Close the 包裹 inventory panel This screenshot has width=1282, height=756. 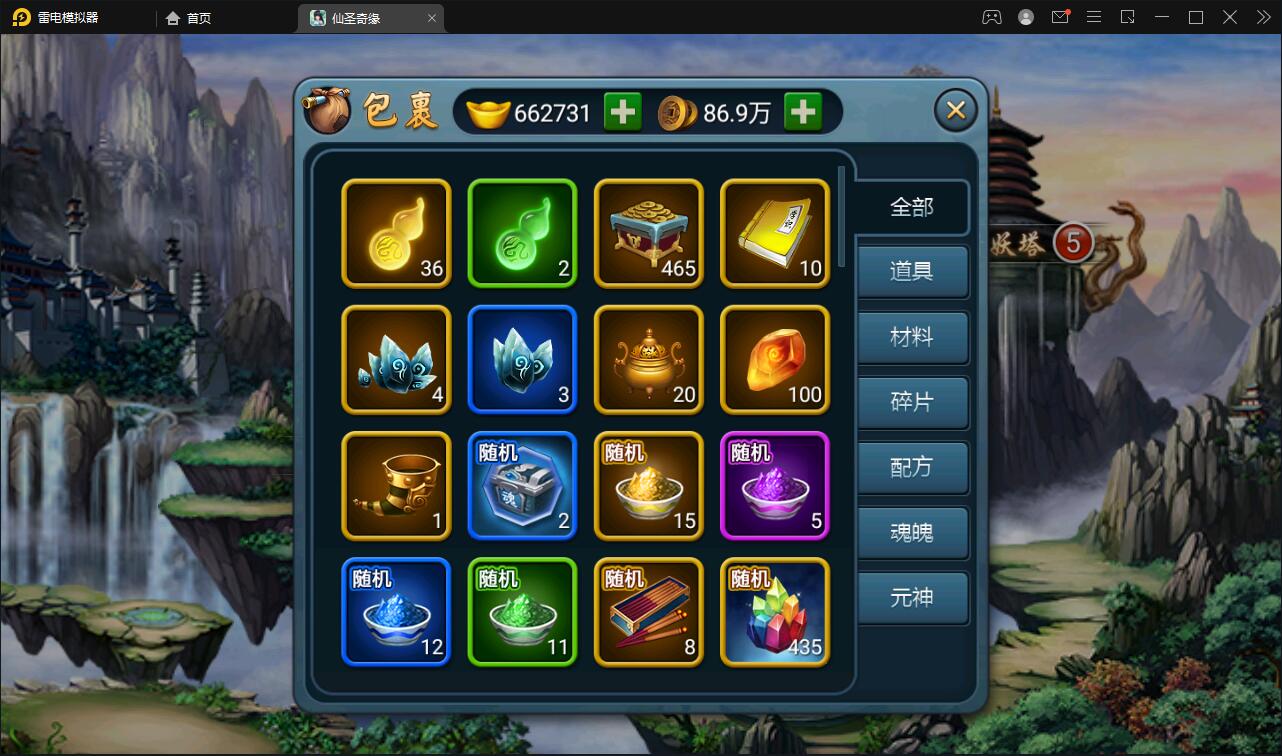point(955,110)
